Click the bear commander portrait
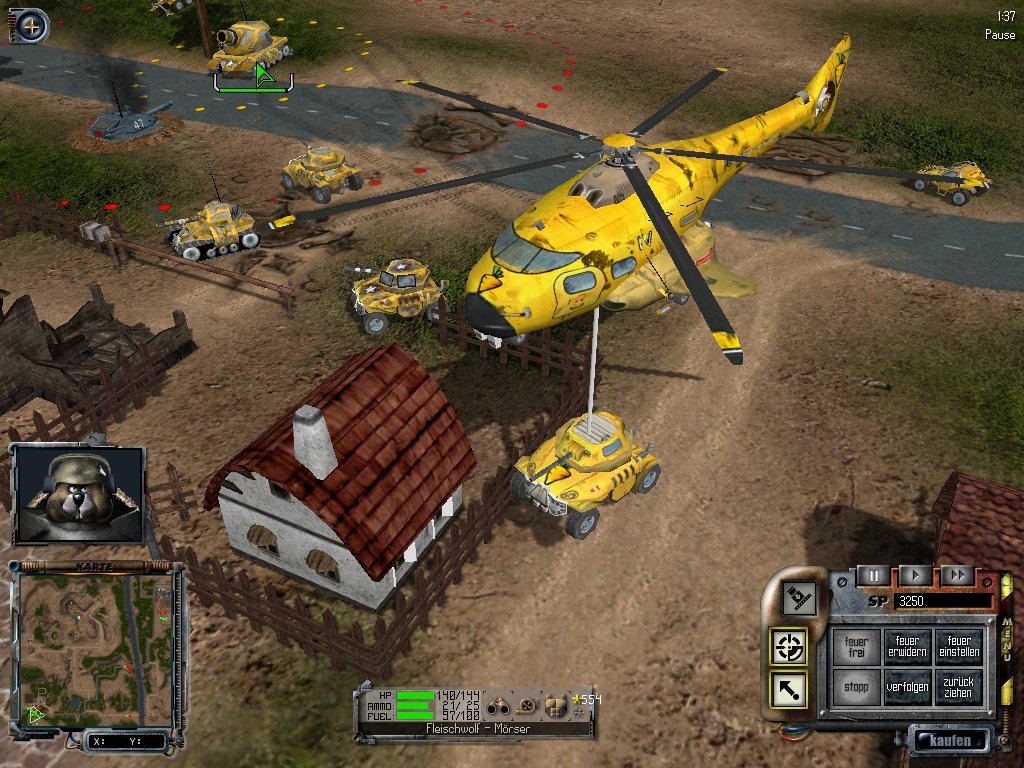The height and width of the screenshot is (768, 1024). click(79, 494)
